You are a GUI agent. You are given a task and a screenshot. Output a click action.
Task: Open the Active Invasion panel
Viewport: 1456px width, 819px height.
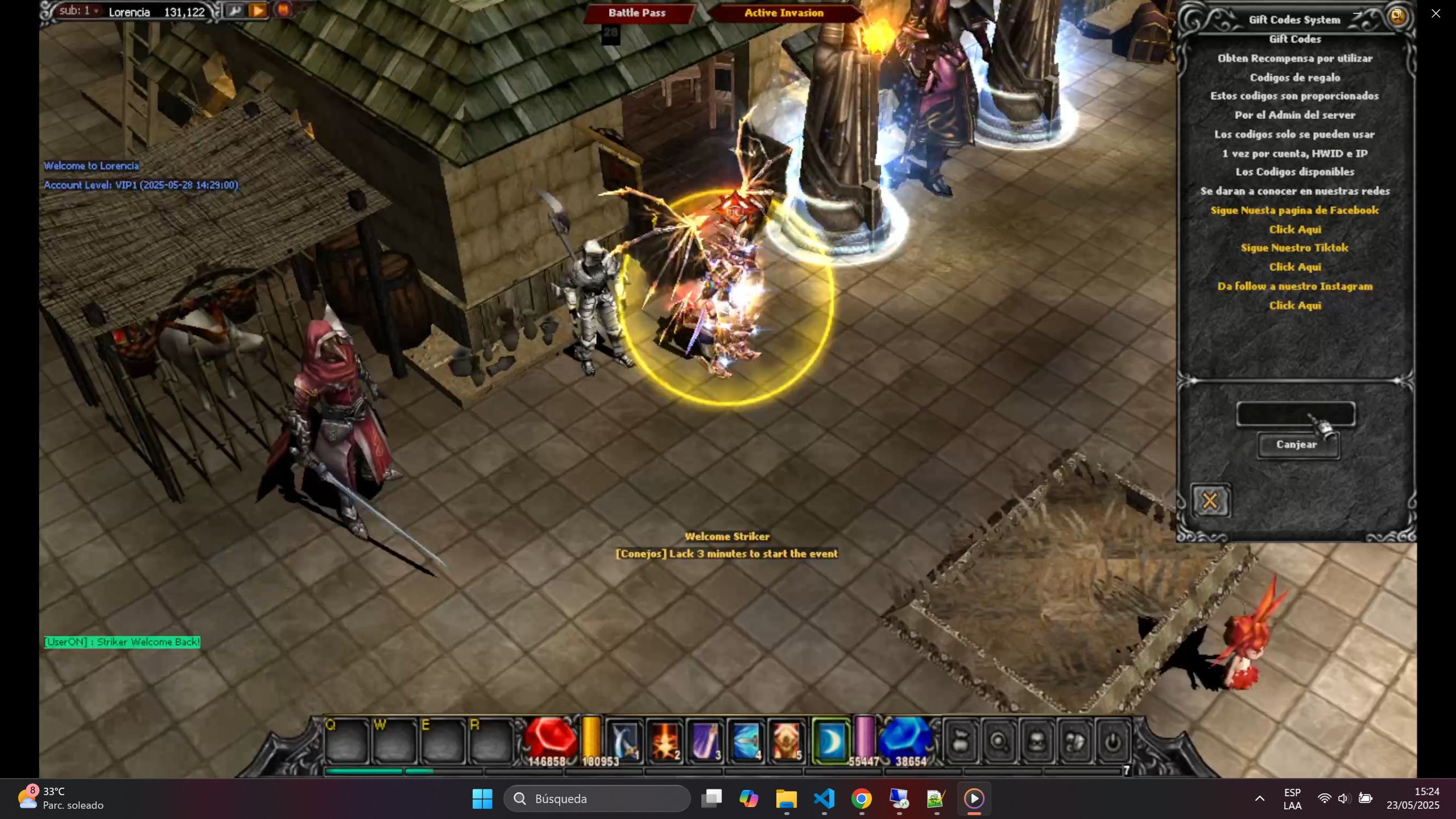point(784,13)
